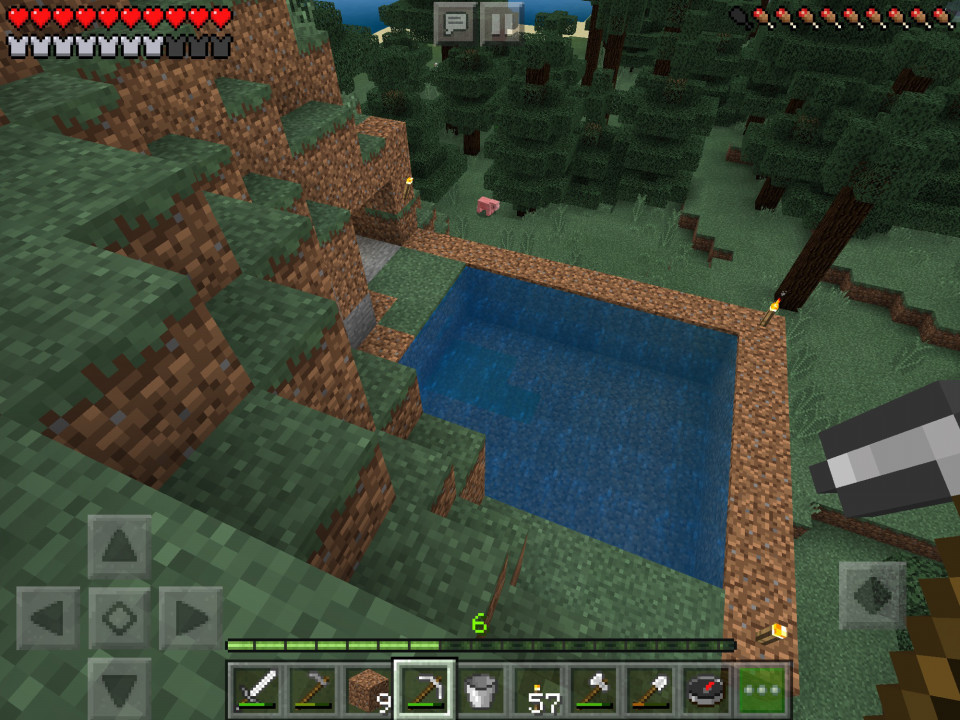This screenshot has width=960, height=720.
Task: Choose the highlighted pickaxe hotbar slot
Action: [x=425, y=689]
